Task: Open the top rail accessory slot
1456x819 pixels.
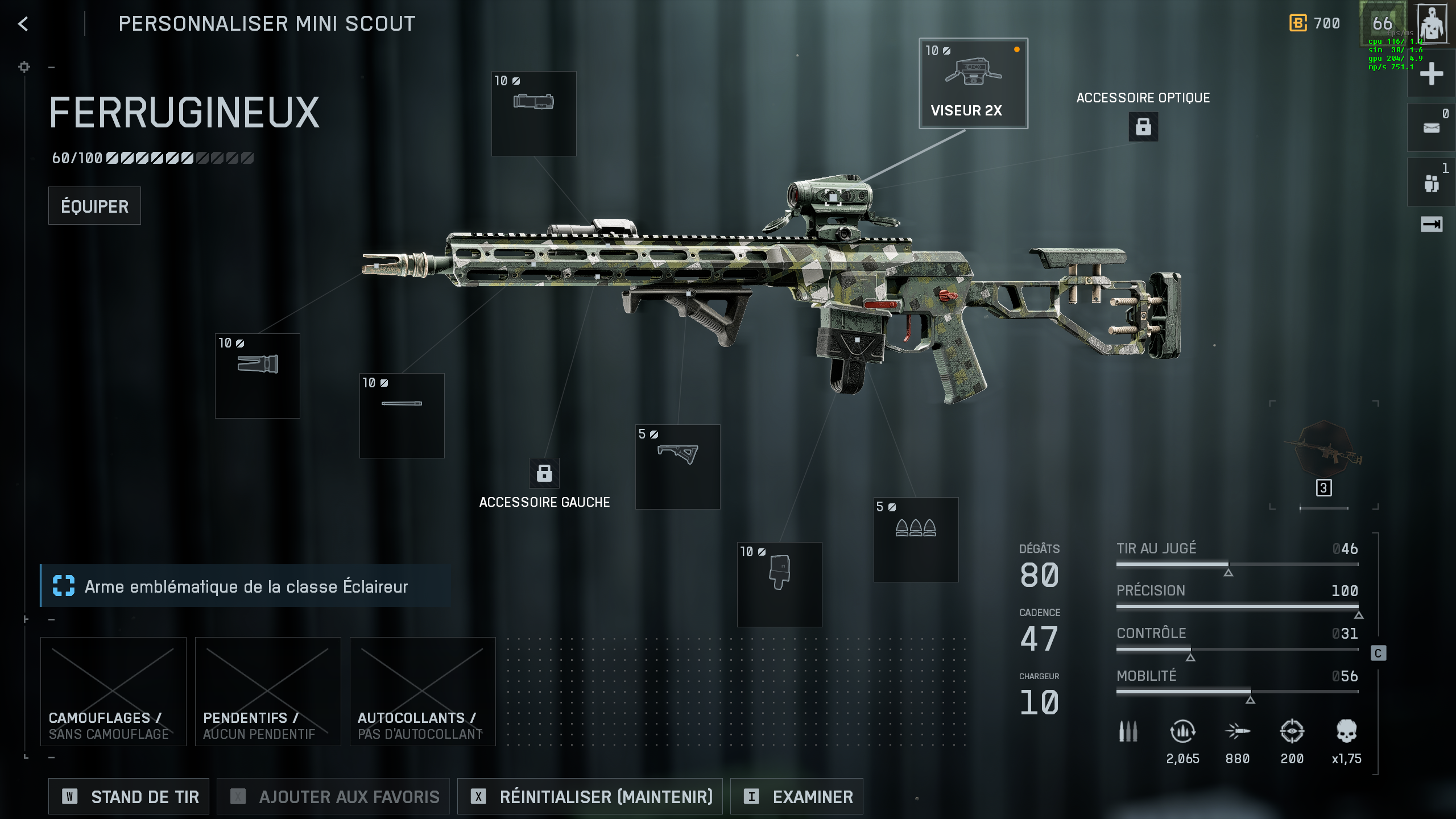Action: coord(533,113)
